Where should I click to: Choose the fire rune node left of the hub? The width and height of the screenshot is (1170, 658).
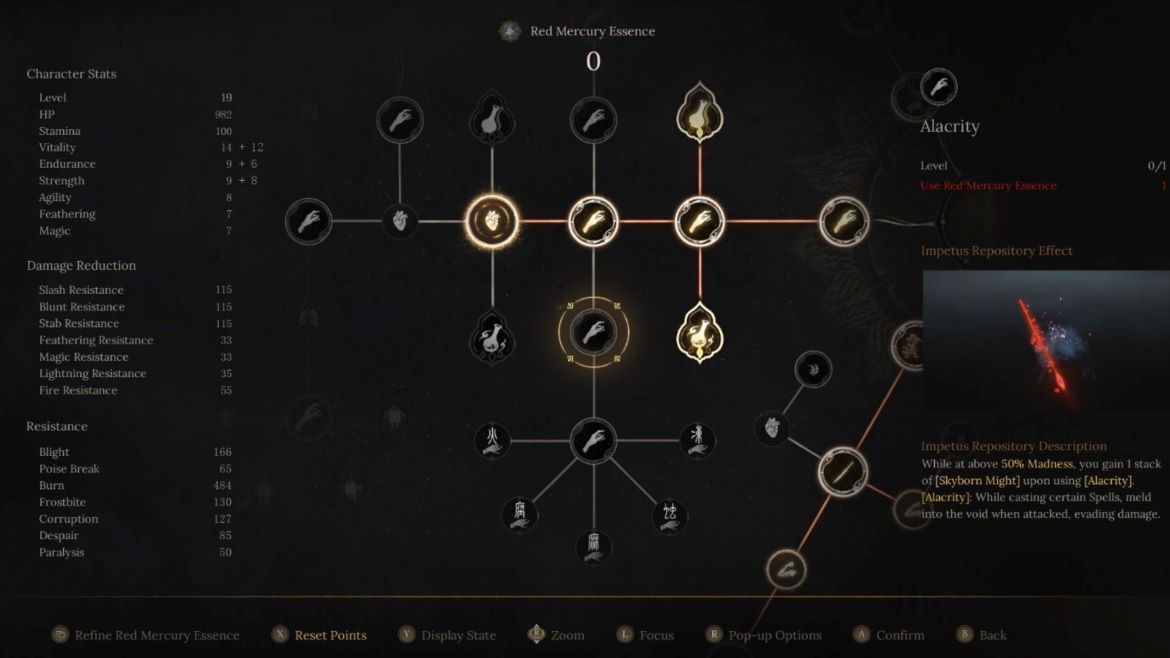[x=491, y=440]
